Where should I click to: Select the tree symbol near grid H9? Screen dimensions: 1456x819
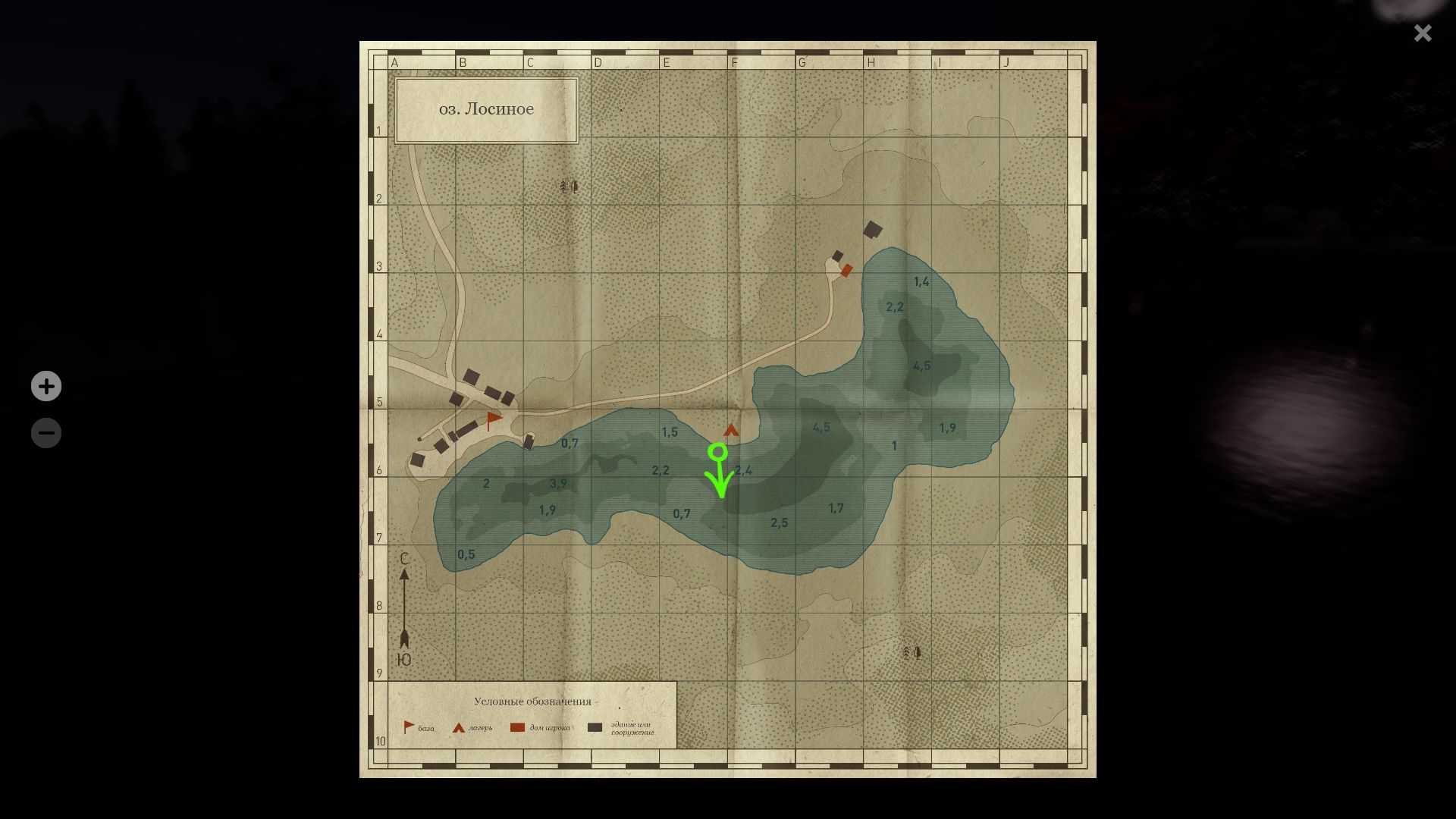coord(909,652)
